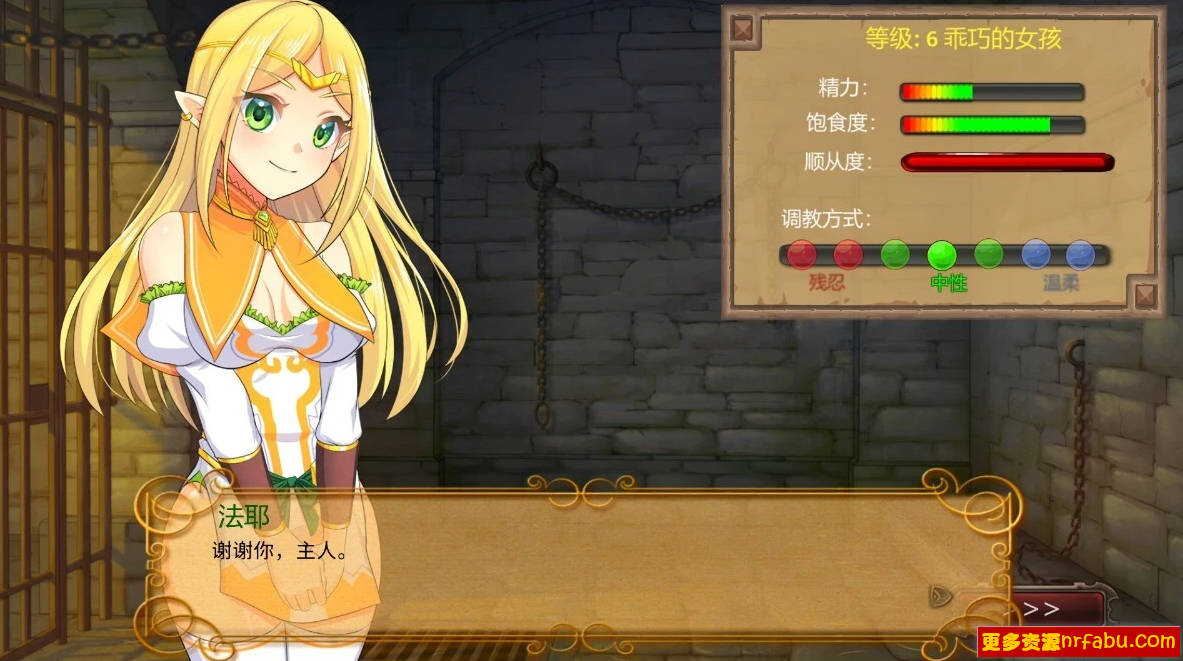Advance the dialogue with the >> button
The height and width of the screenshot is (661, 1183).
1043,609
